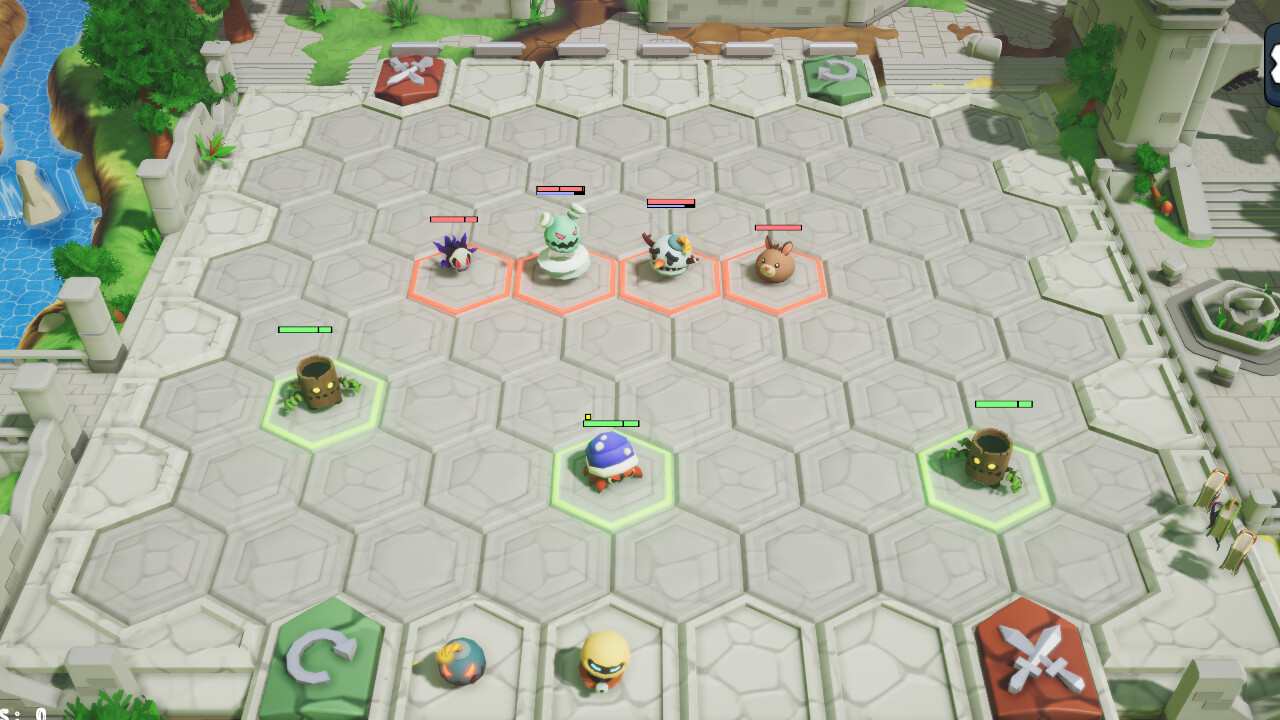Click the blue spider unit in center

click(614, 459)
